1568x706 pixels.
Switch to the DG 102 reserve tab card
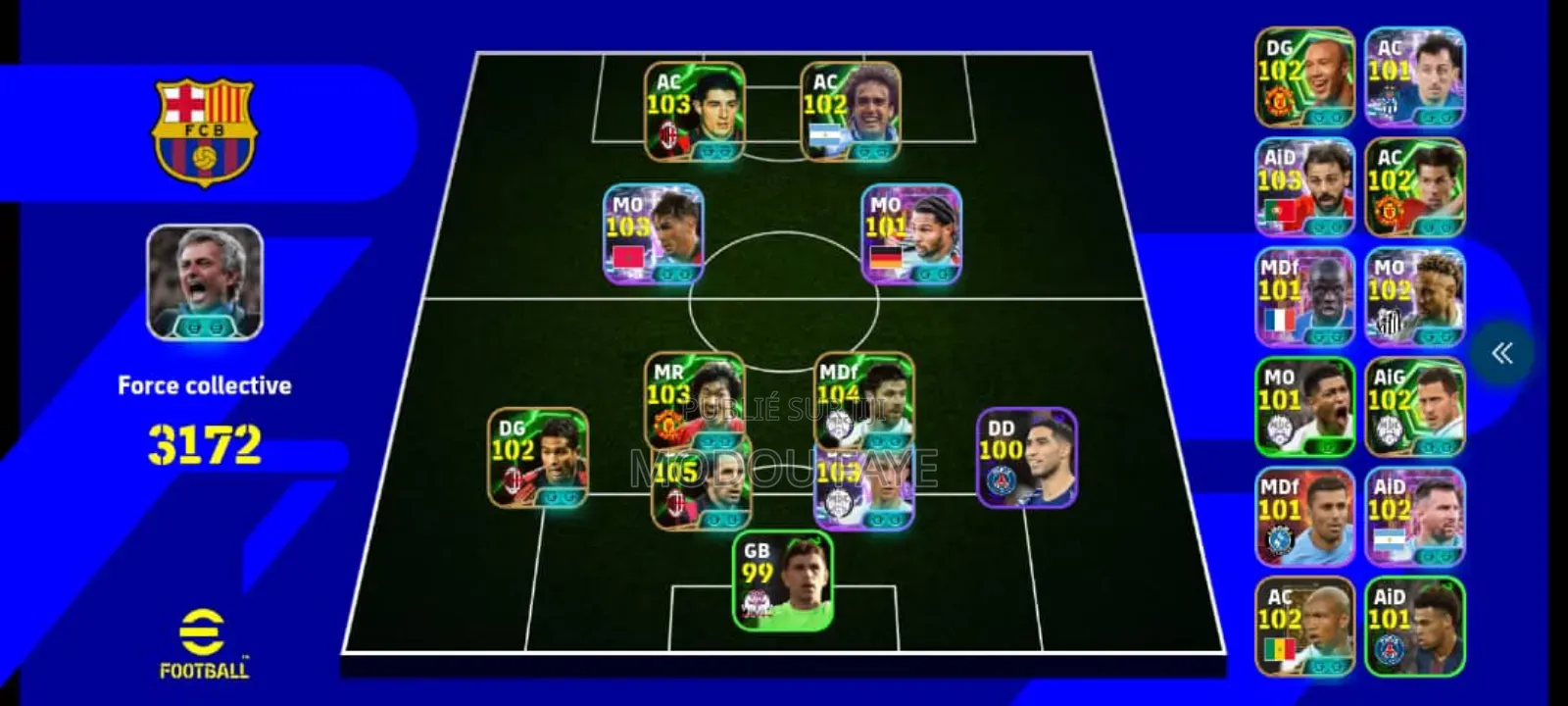pos(1306,76)
